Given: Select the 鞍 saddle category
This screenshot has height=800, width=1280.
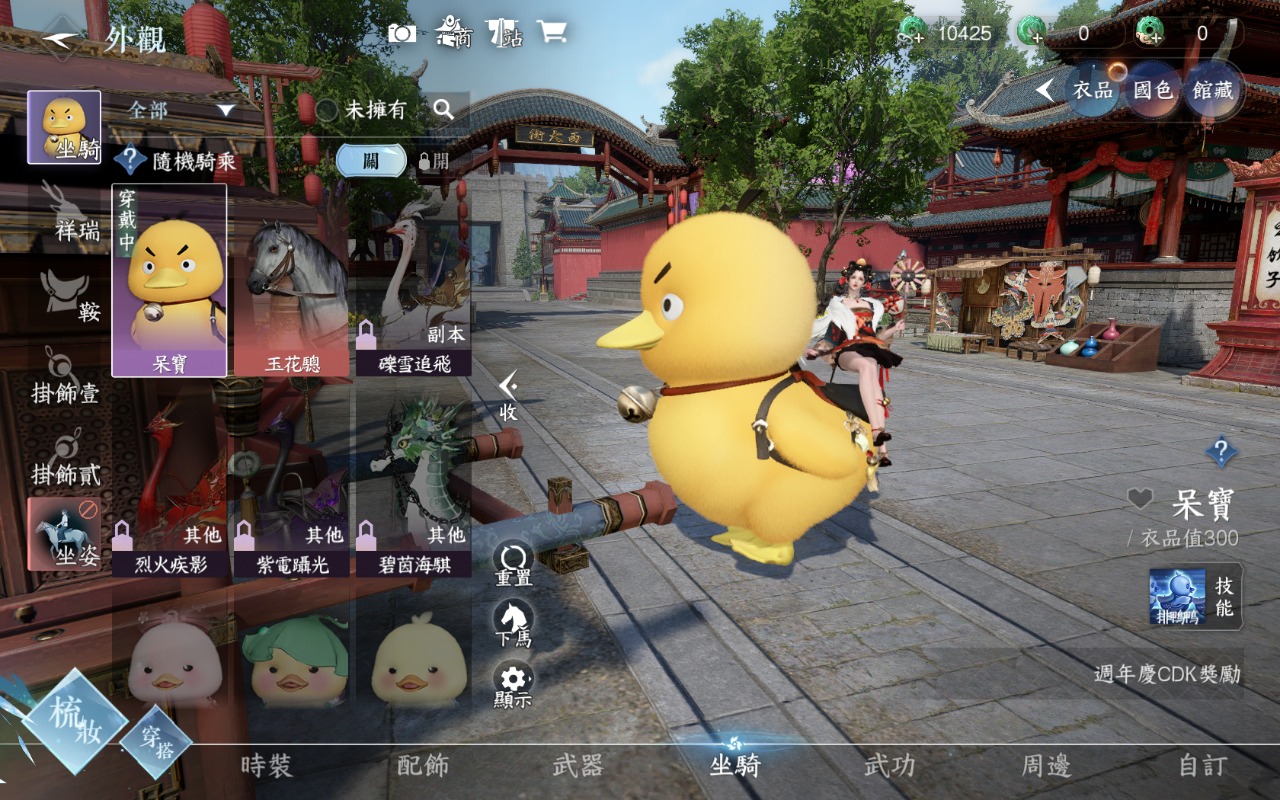Looking at the screenshot, I should click(x=66, y=297).
